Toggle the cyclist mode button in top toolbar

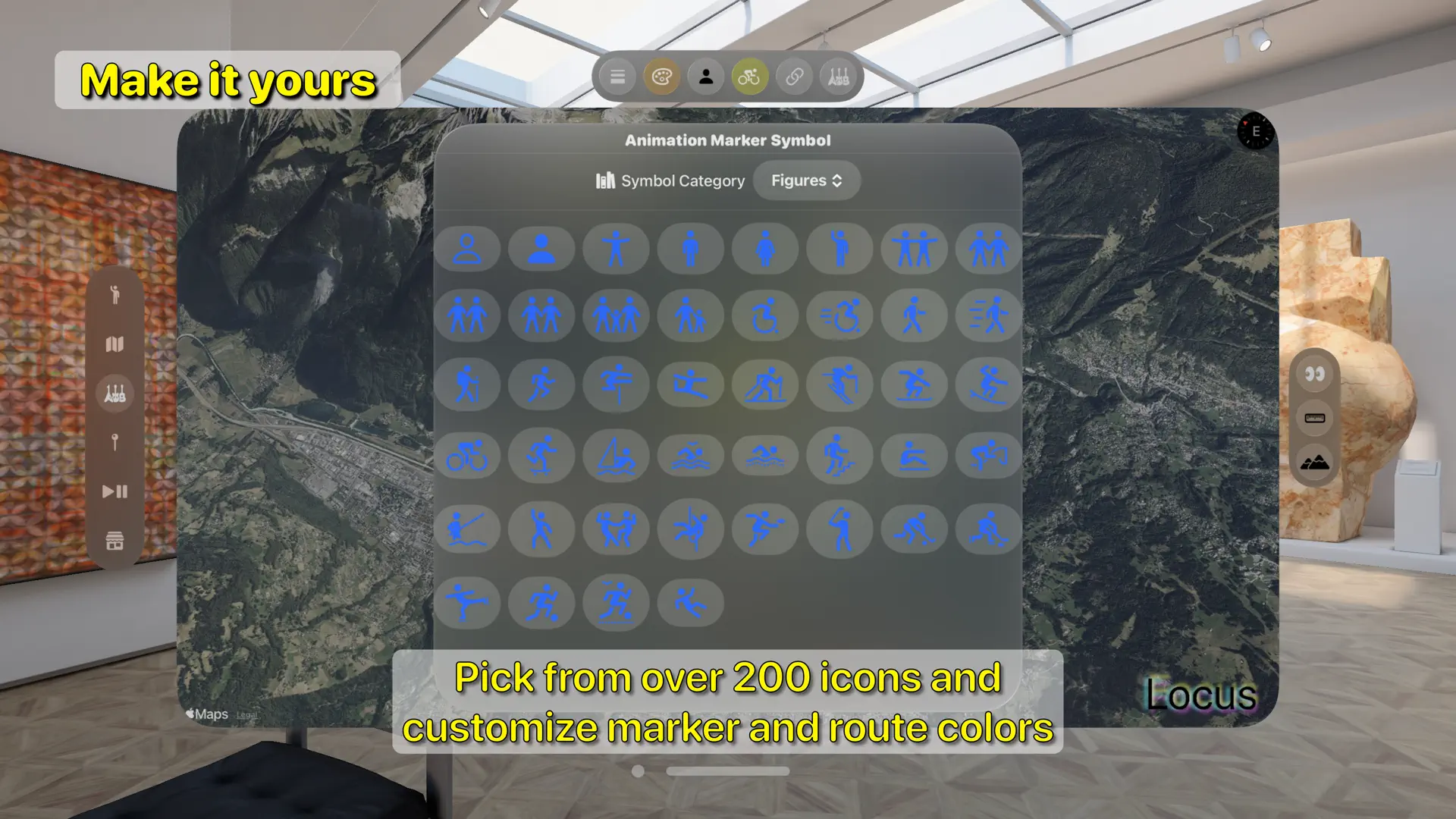click(749, 77)
